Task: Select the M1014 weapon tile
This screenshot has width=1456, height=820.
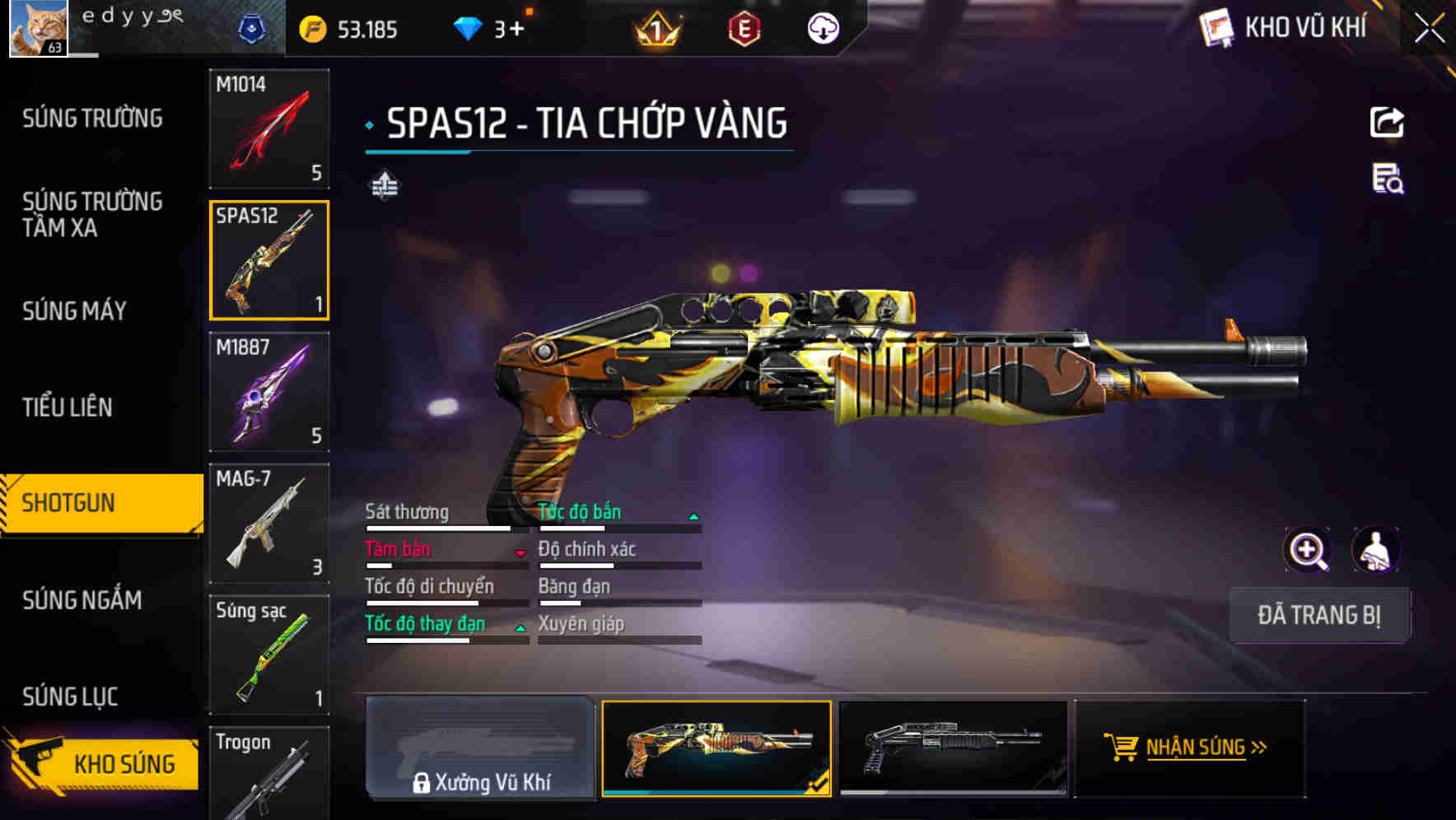Action: click(269, 128)
